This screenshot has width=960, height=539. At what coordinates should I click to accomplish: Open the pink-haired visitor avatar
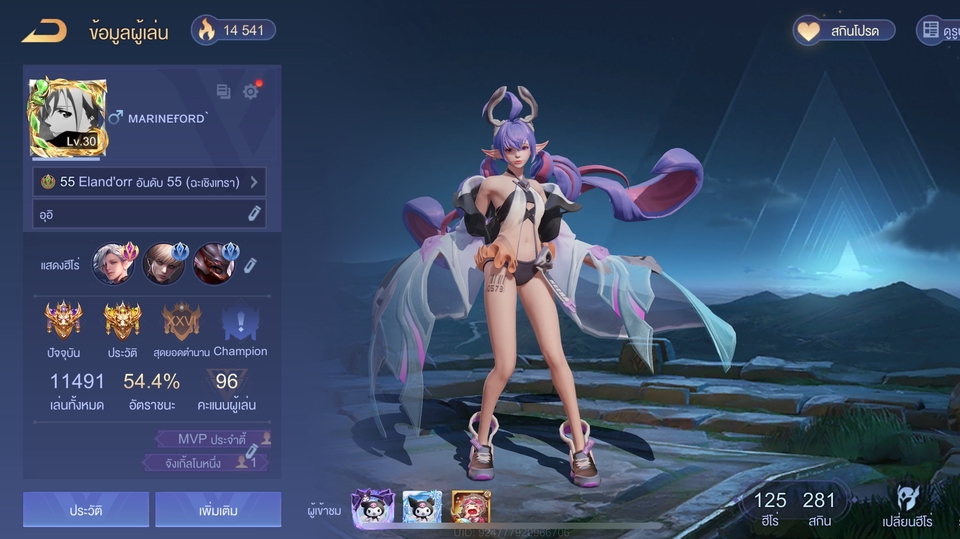(470, 508)
